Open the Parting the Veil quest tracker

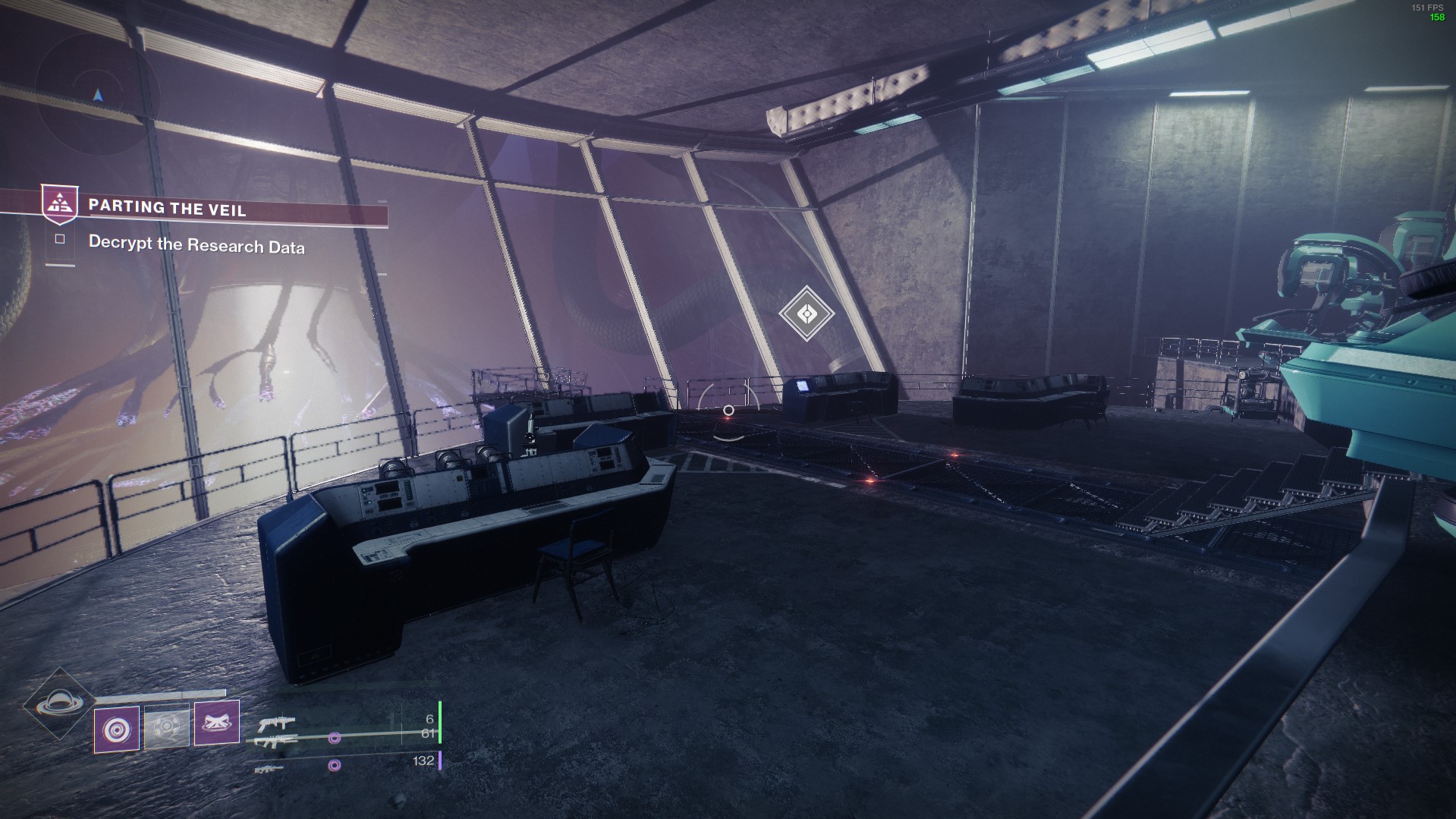pyautogui.click(x=168, y=208)
